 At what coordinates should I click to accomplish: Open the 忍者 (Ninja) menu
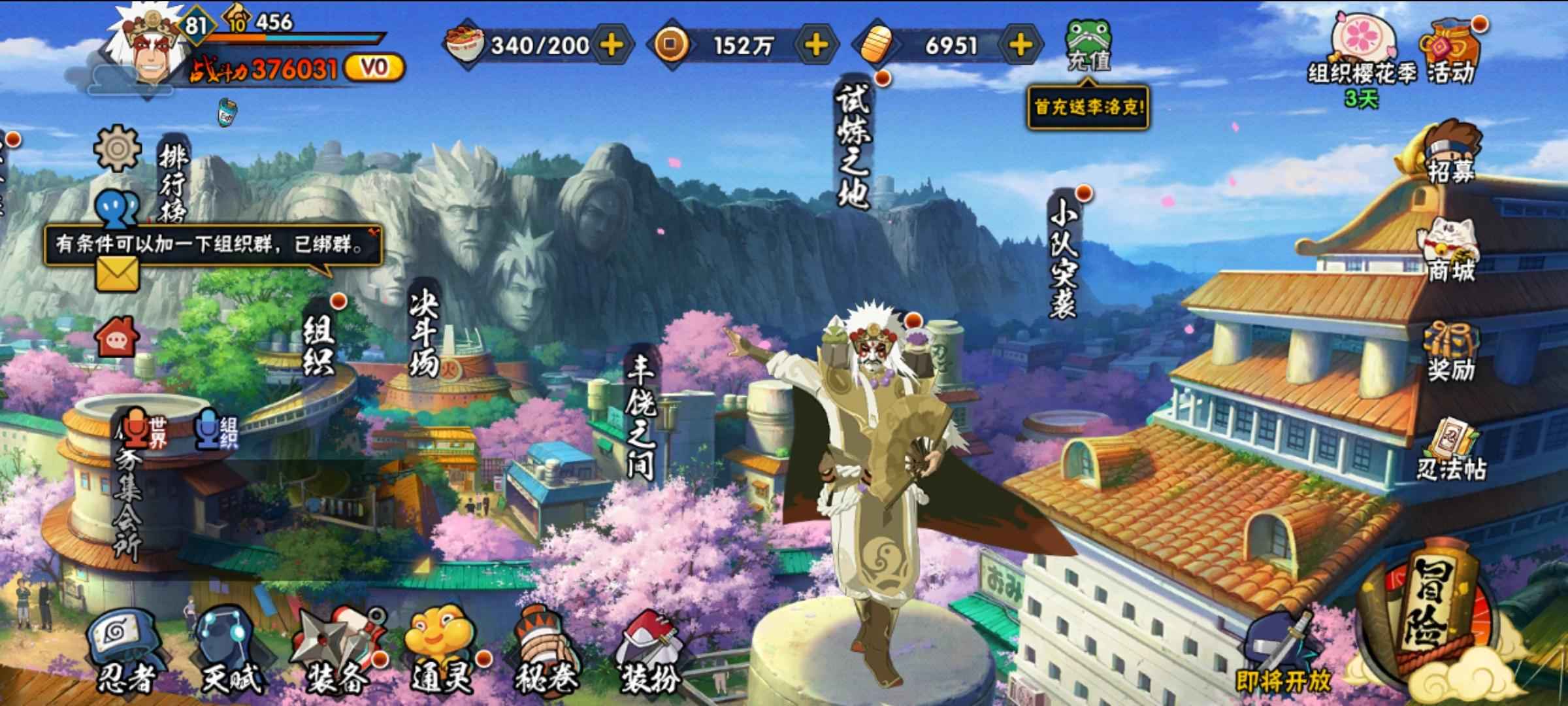pos(124,651)
